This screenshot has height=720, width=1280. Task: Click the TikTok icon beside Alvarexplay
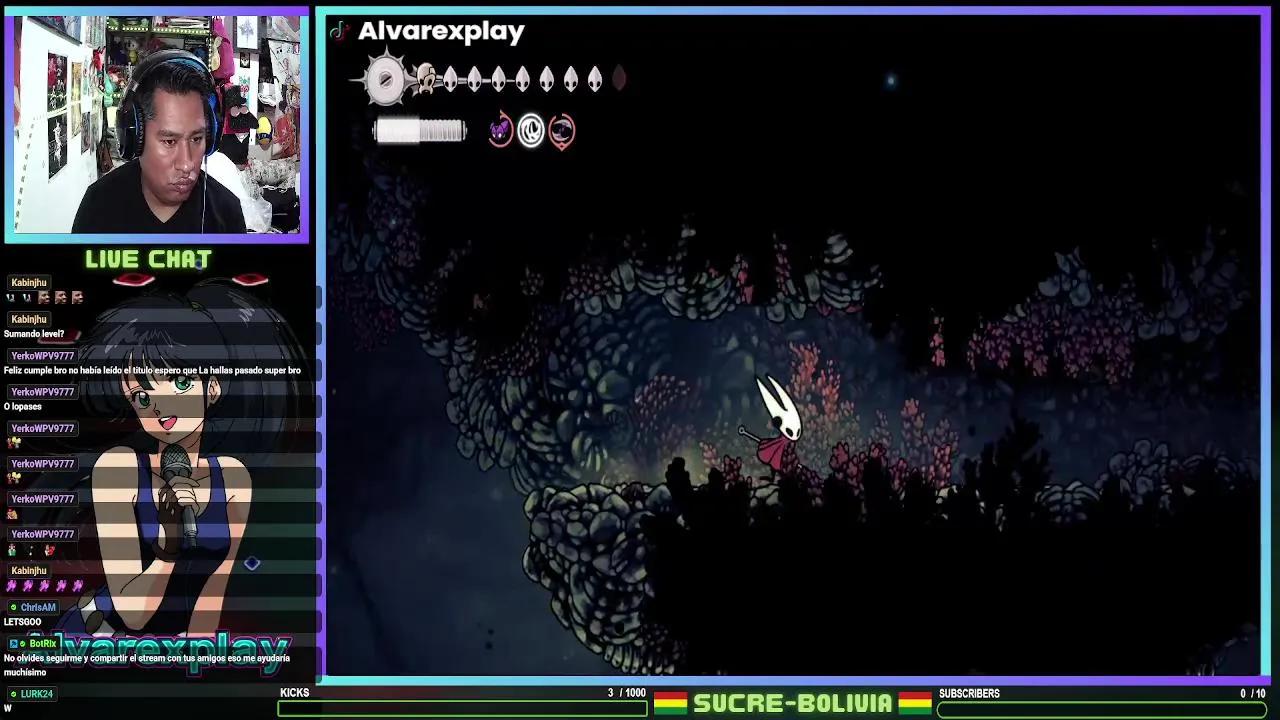(x=337, y=31)
